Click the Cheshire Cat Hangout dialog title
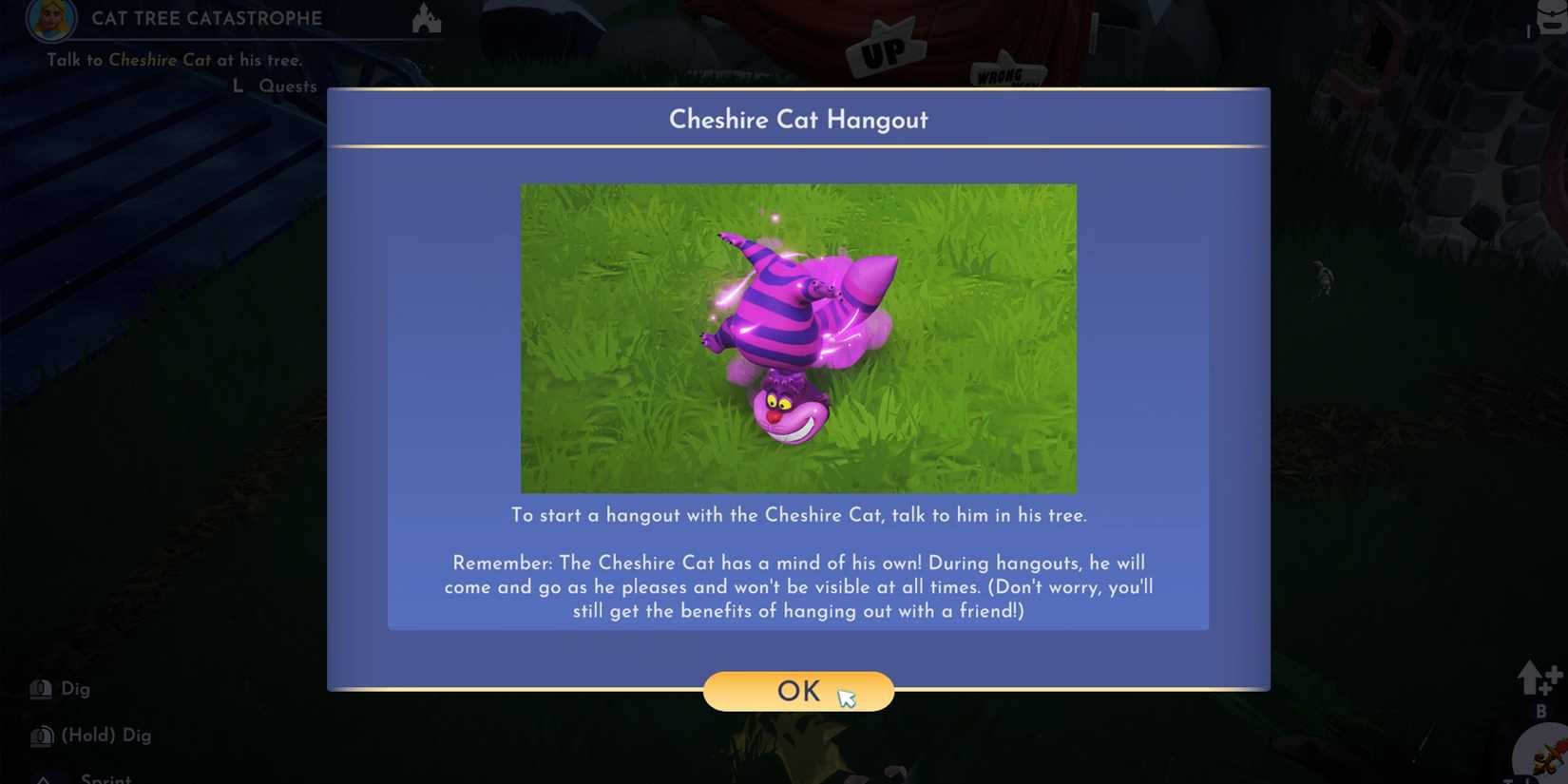 click(798, 120)
